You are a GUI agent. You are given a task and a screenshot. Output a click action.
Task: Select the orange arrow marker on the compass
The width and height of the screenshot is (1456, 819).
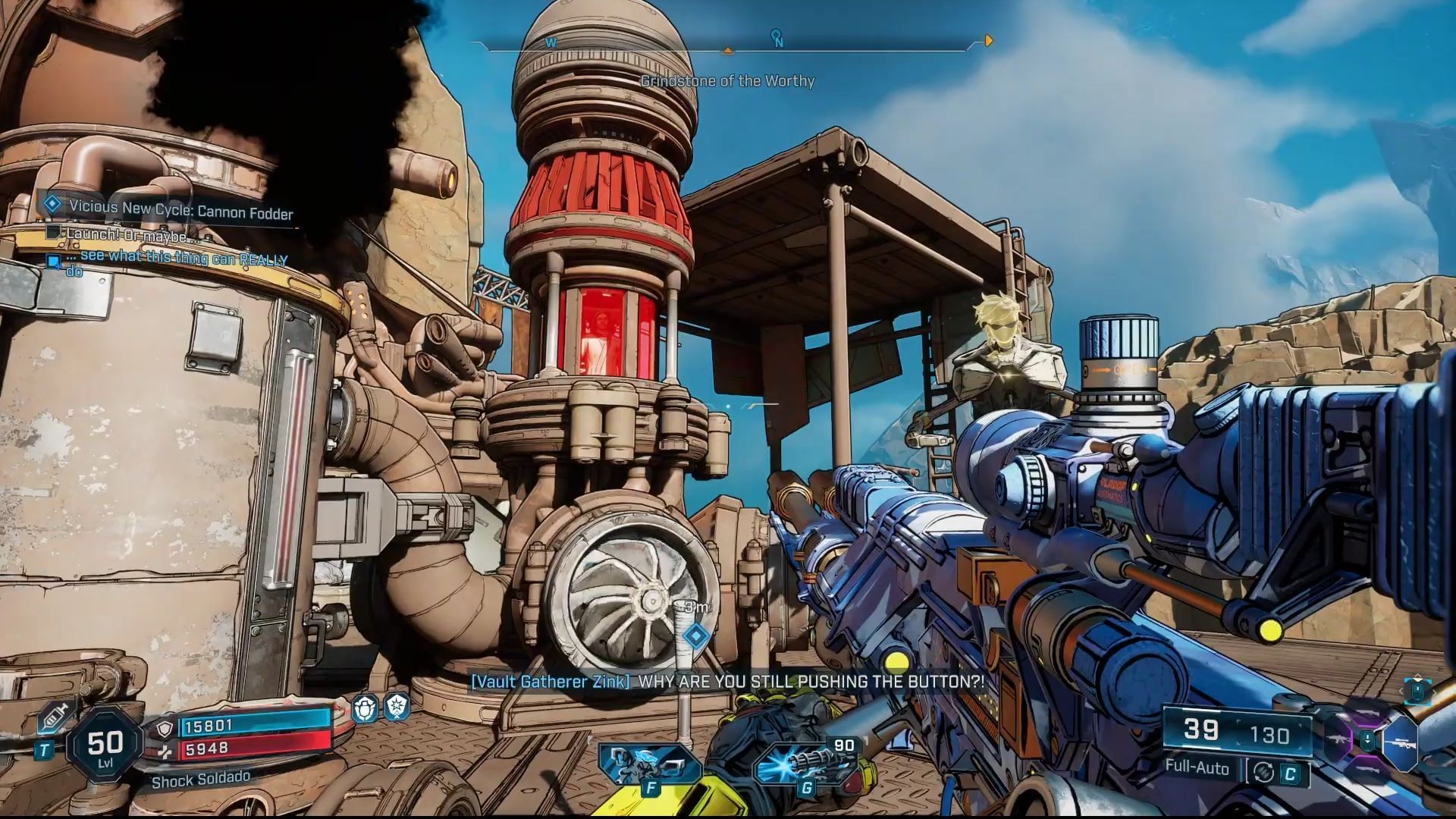tap(988, 40)
